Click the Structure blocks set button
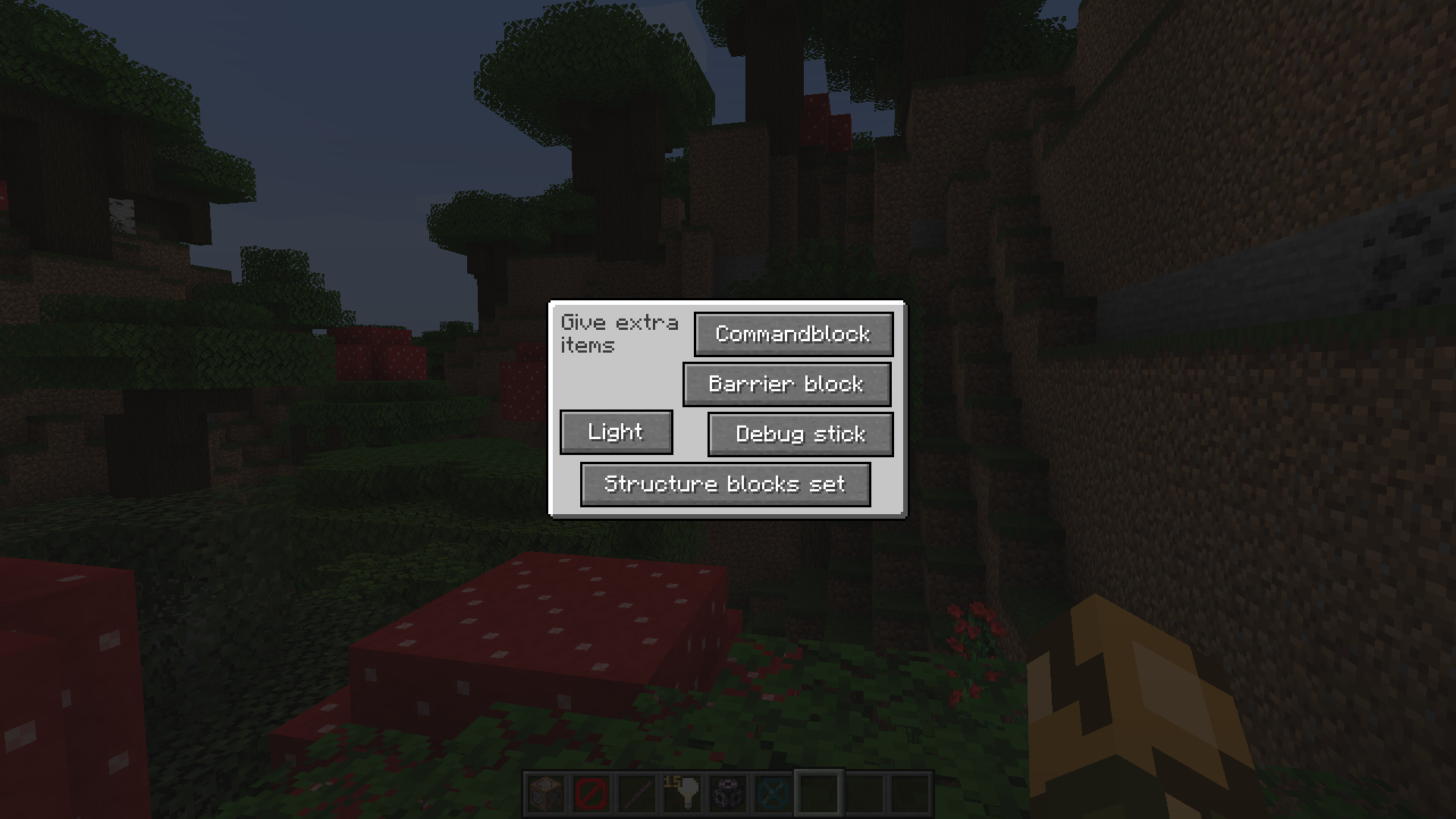1456x819 pixels. 725,484
